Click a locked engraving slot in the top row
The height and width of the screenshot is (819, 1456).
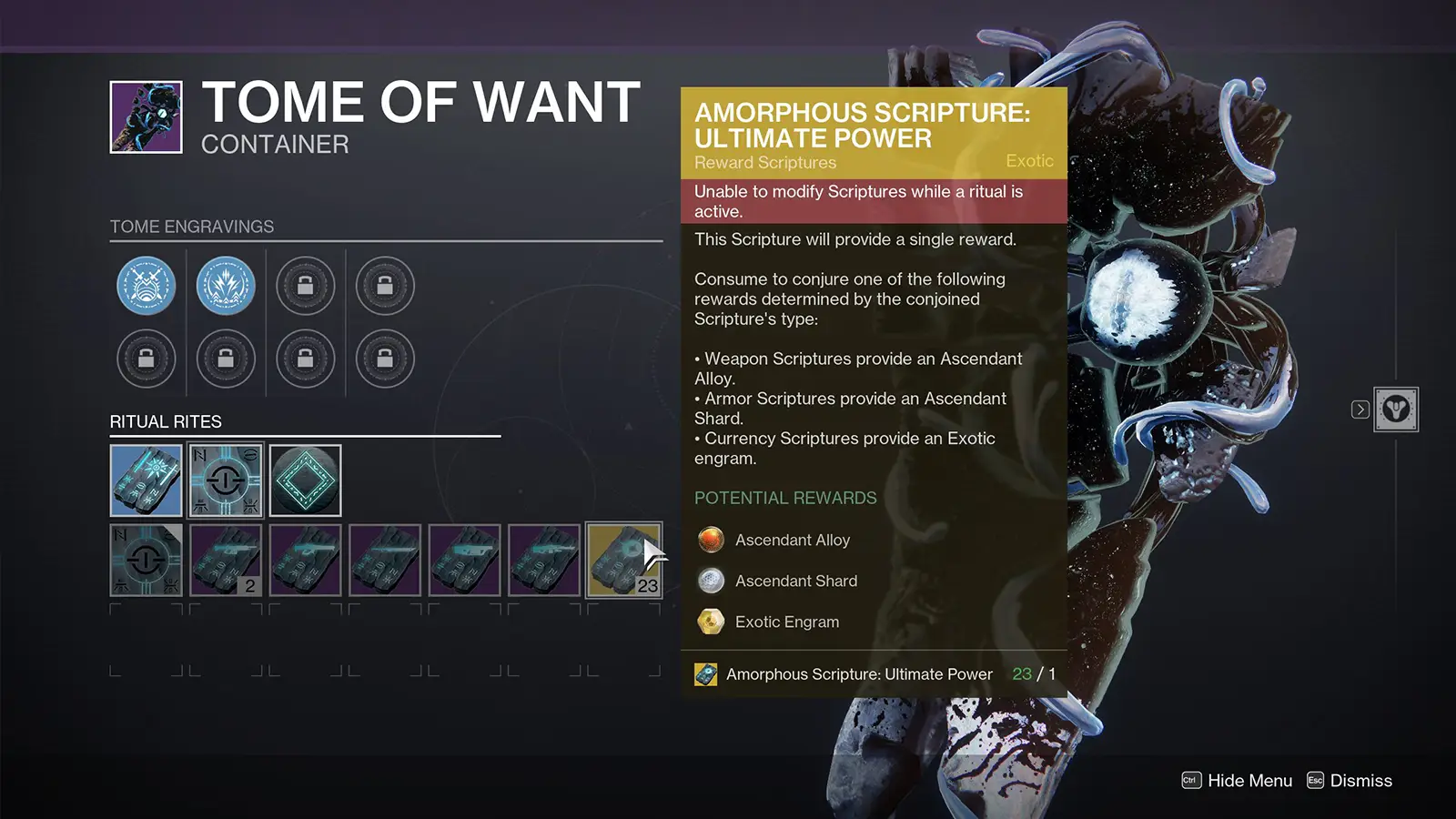tap(305, 286)
